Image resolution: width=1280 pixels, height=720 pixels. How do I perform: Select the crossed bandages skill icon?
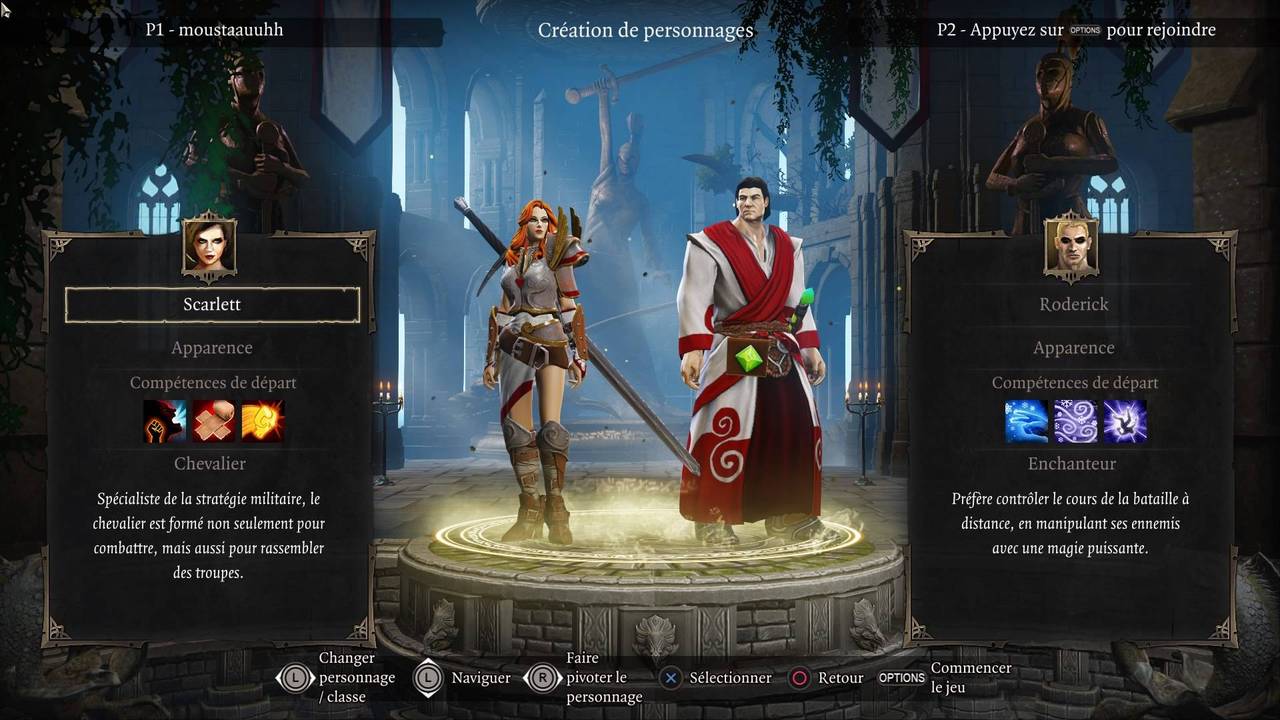tap(213, 421)
